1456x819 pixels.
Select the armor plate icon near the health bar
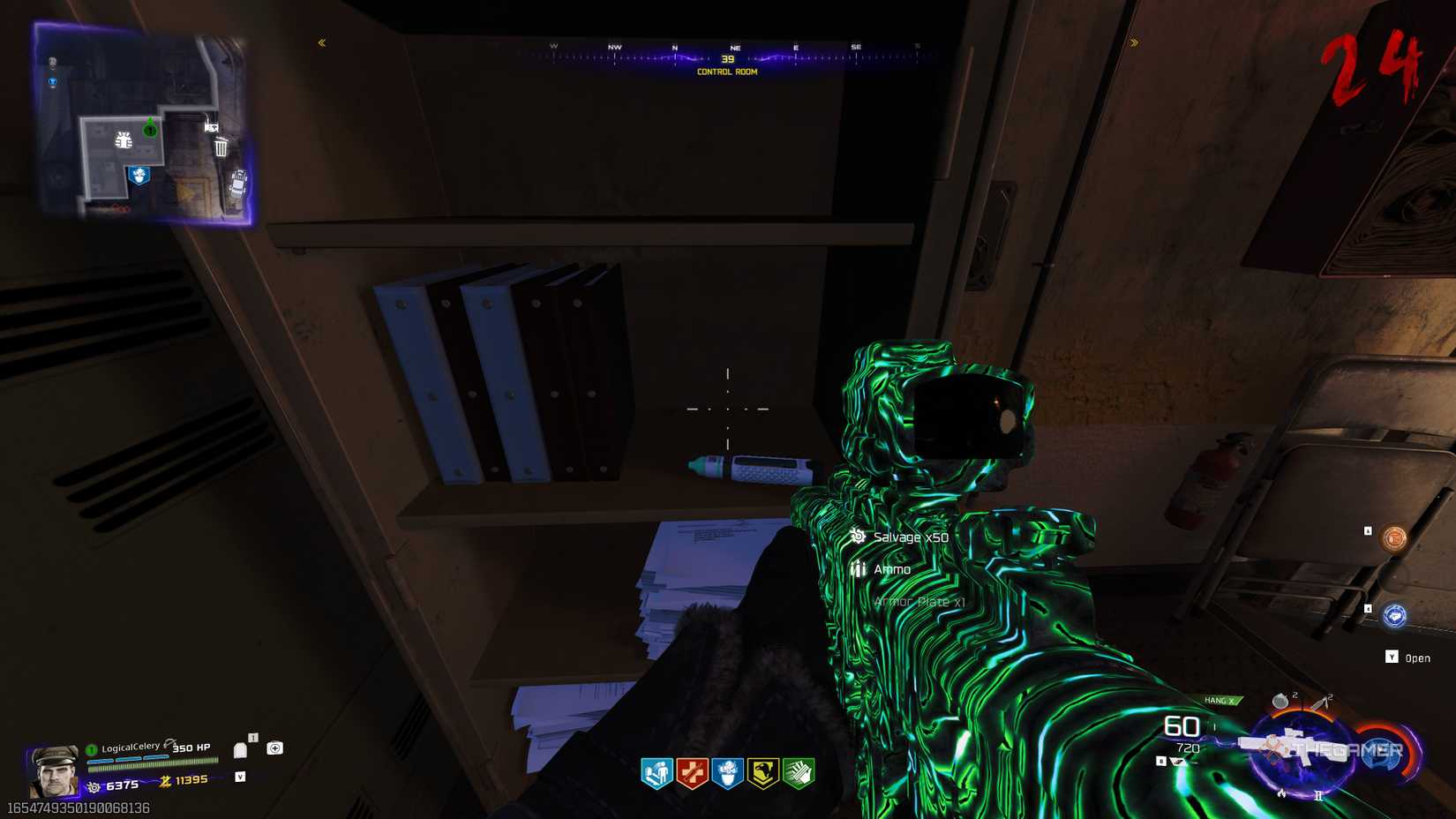(240, 750)
